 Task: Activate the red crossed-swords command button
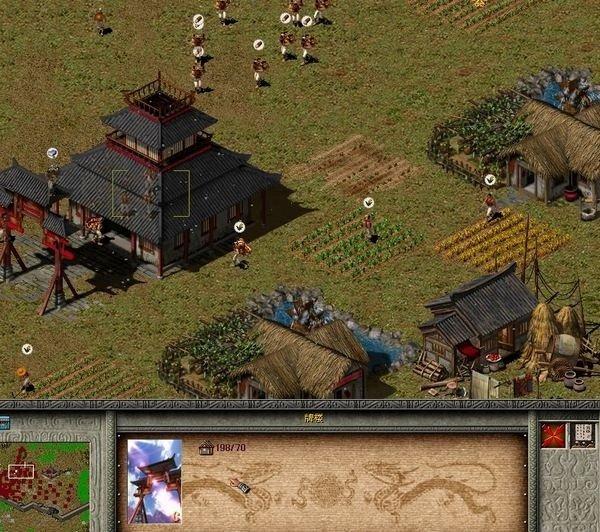[x=553, y=435]
